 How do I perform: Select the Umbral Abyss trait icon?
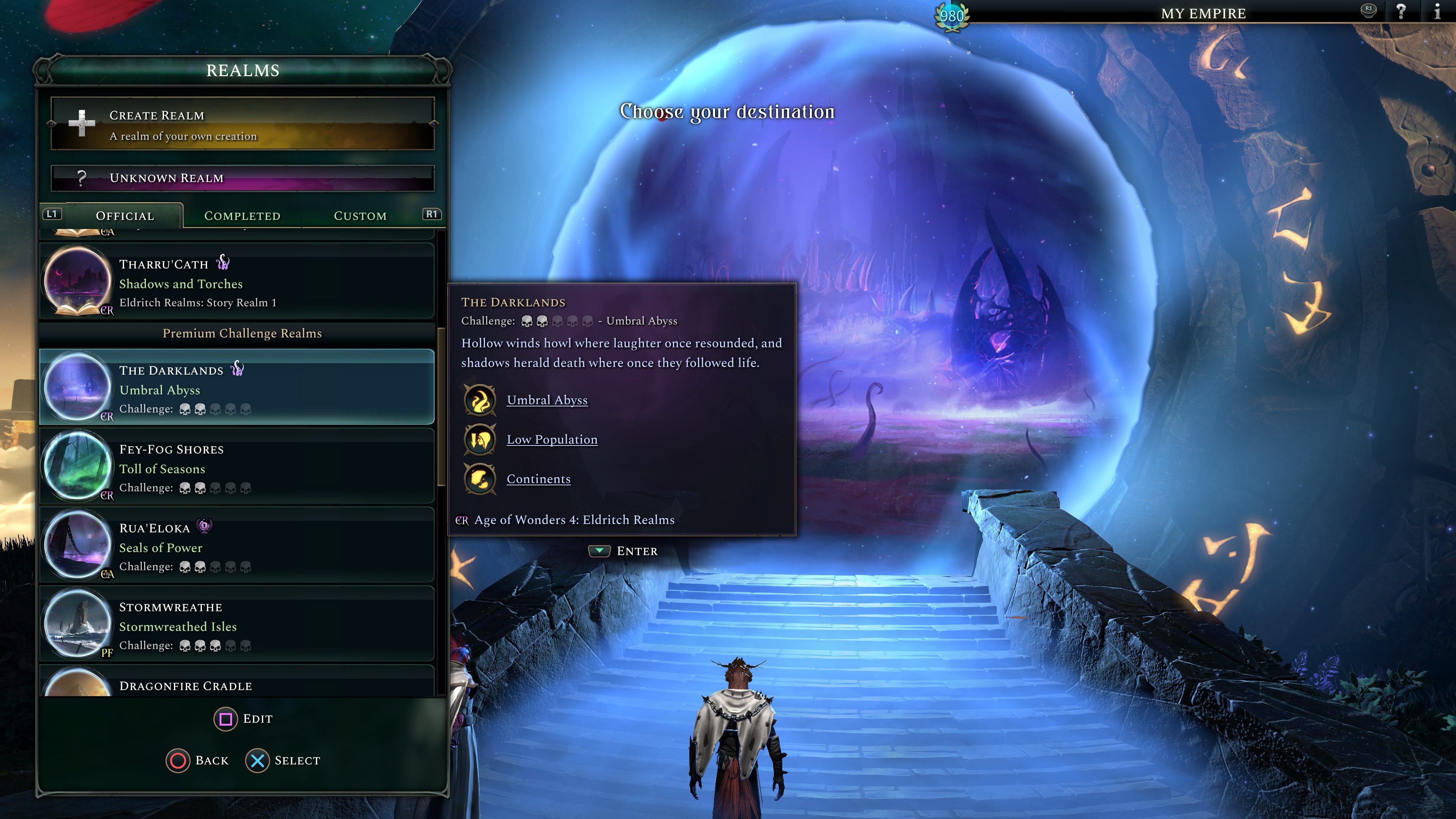click(480, 400)
